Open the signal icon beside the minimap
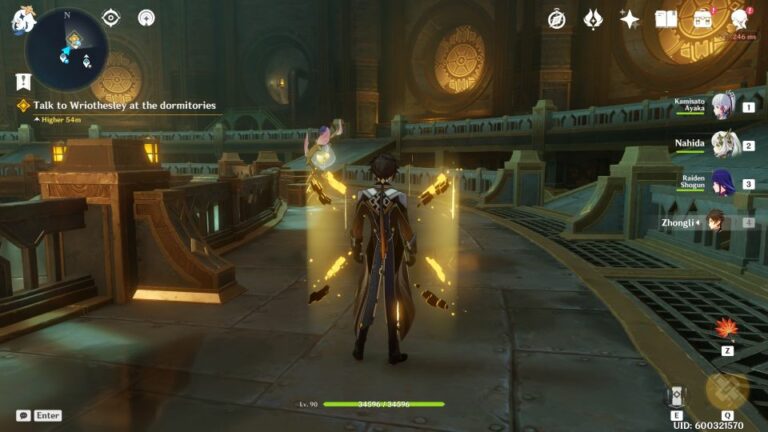Screen dimensions: 768x432 (x=146, y=18)
